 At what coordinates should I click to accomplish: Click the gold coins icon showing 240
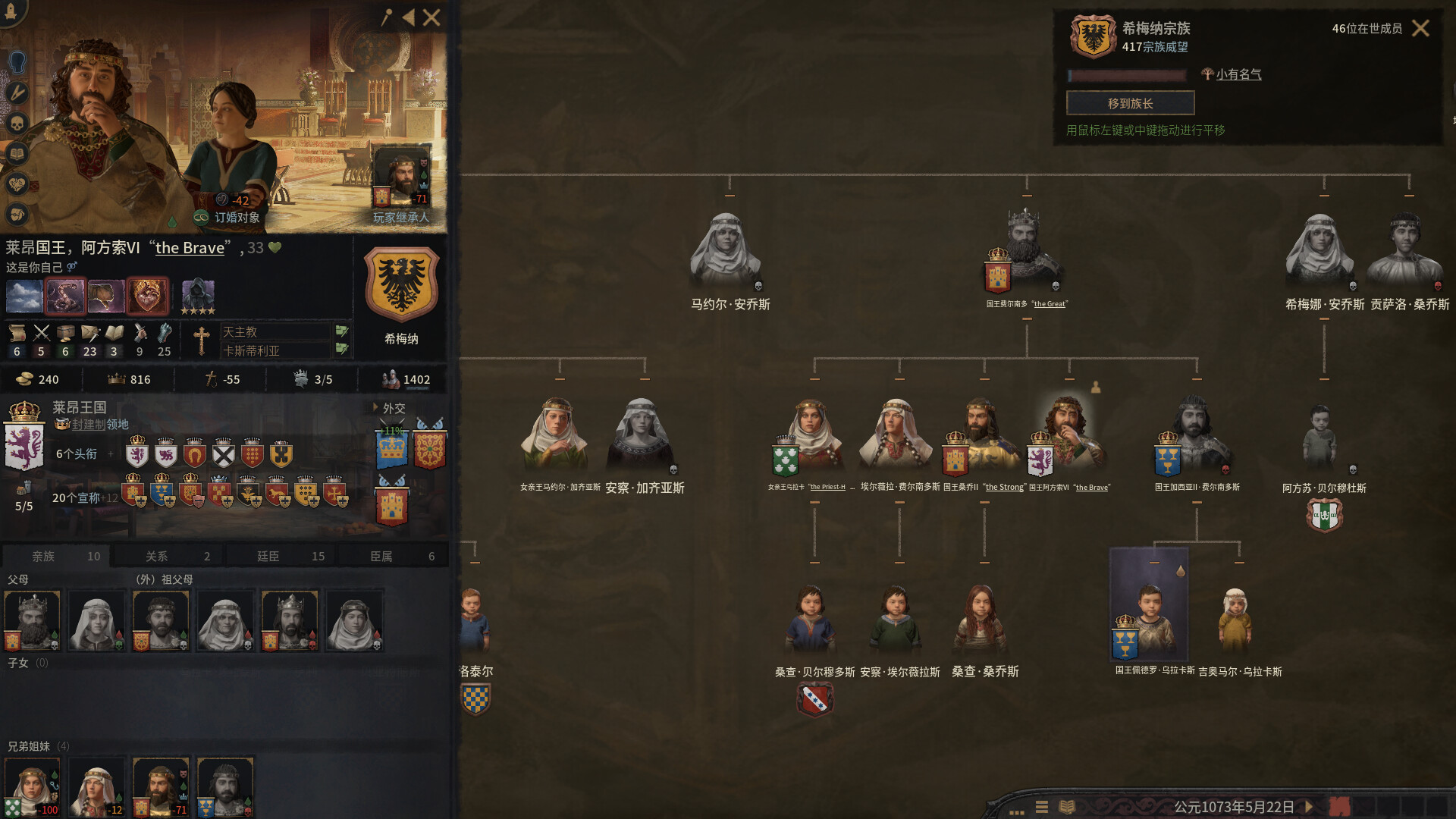25,379
